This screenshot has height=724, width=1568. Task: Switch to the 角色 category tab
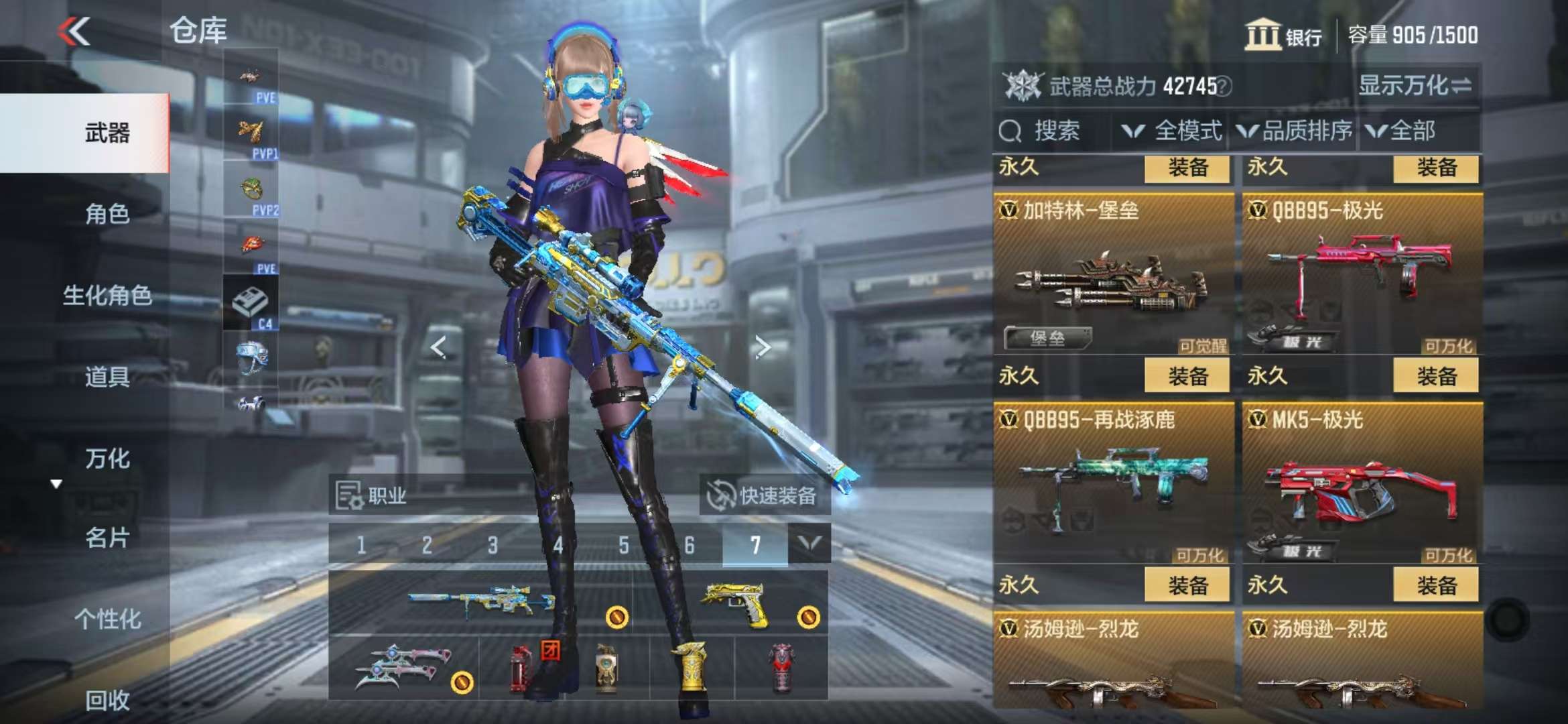tap(107, 214)
